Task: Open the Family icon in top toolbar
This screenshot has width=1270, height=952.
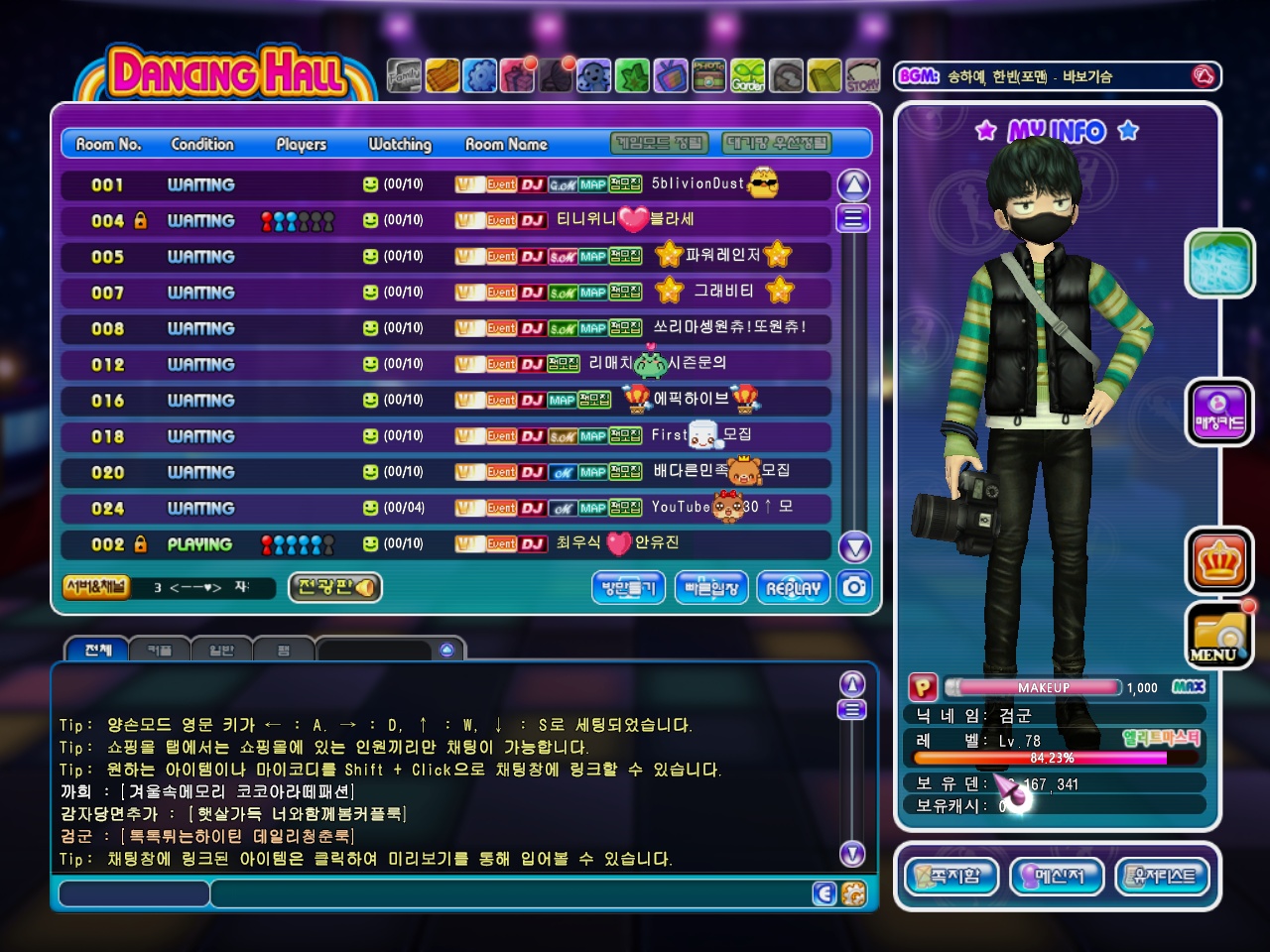Action: [404, 76]
